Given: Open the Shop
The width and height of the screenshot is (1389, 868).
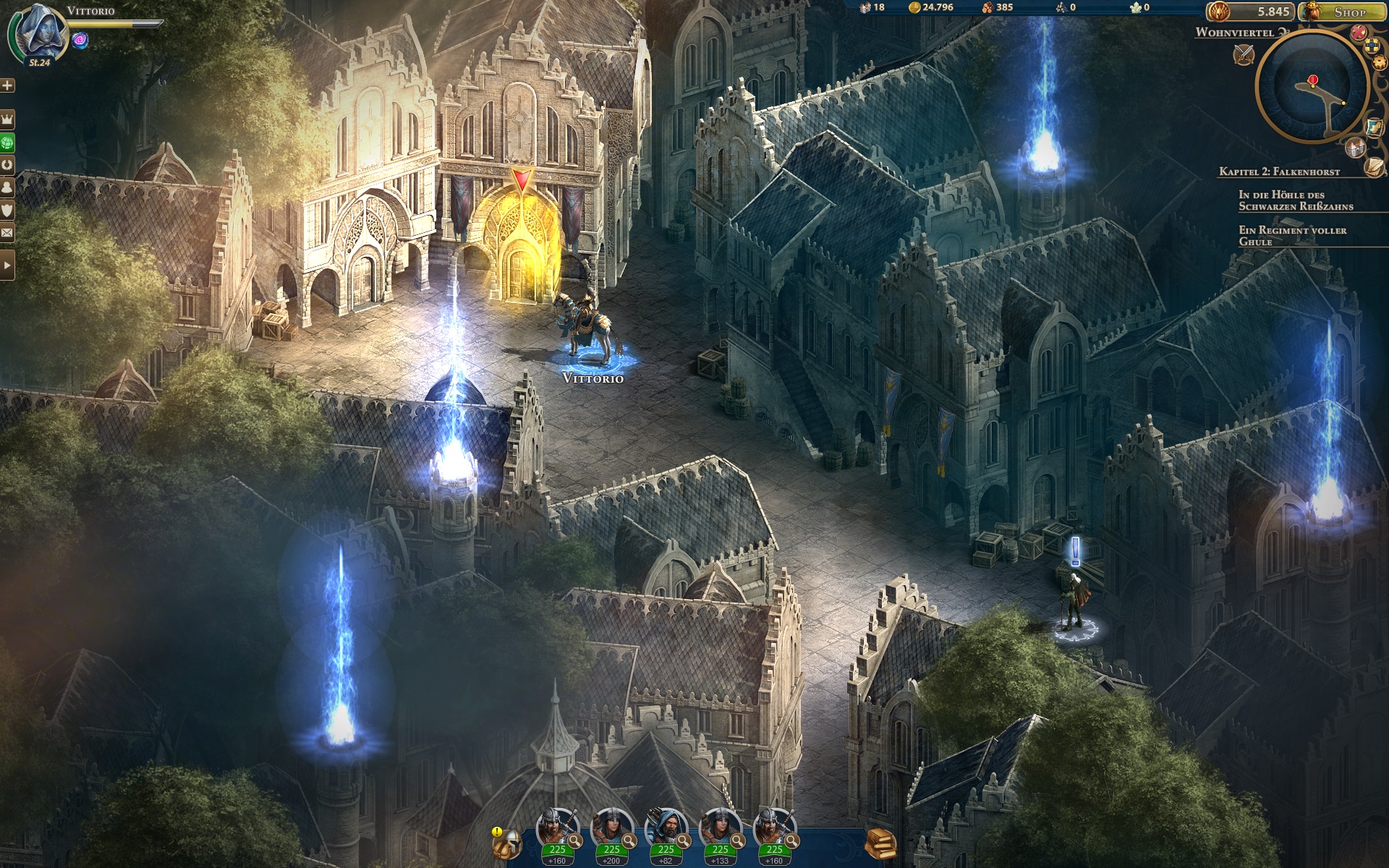Looking at the screenshot, I should (x=1343, y=12).
